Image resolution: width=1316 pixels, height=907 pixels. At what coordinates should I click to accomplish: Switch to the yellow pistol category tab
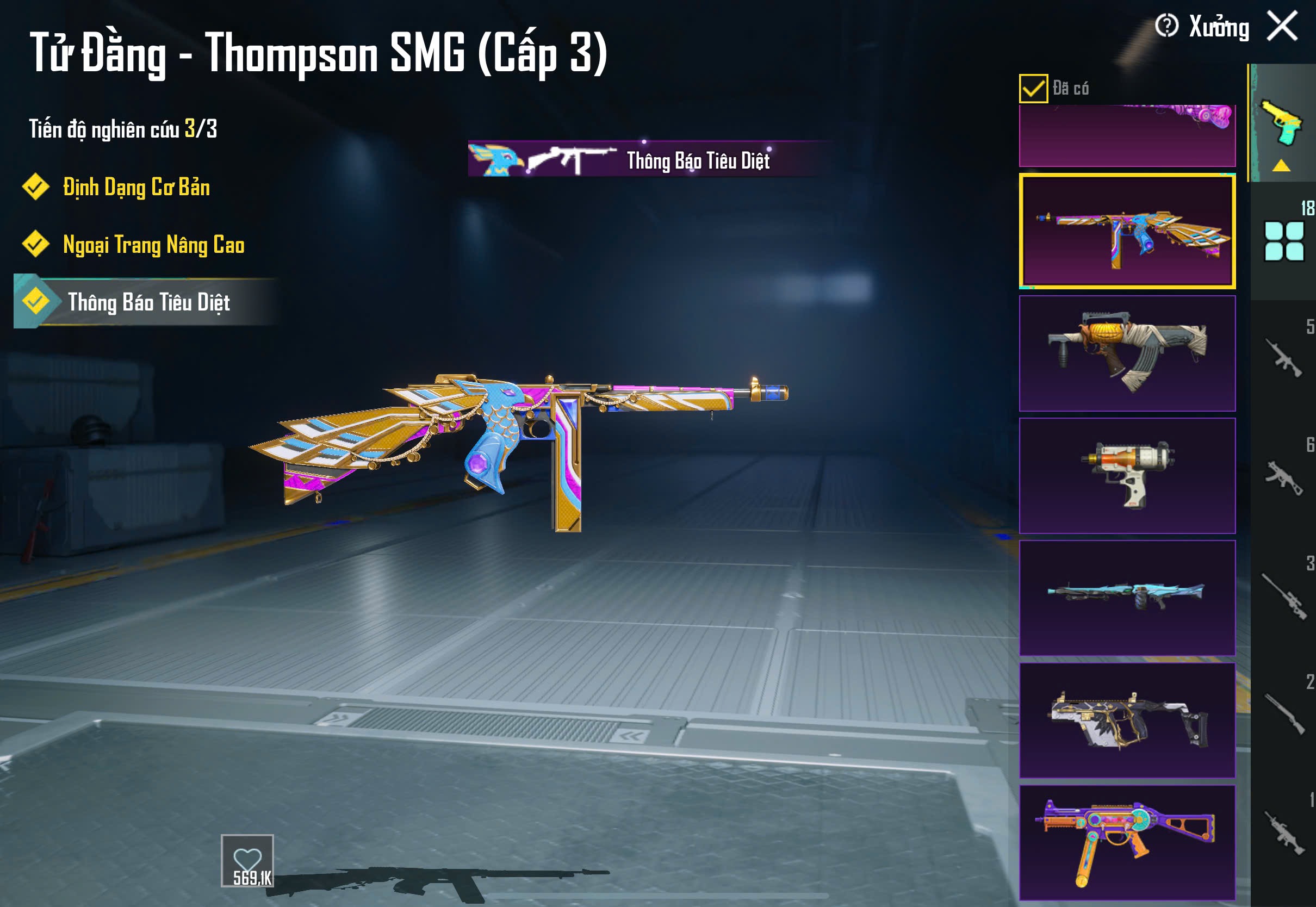[x=1282, y=123]
